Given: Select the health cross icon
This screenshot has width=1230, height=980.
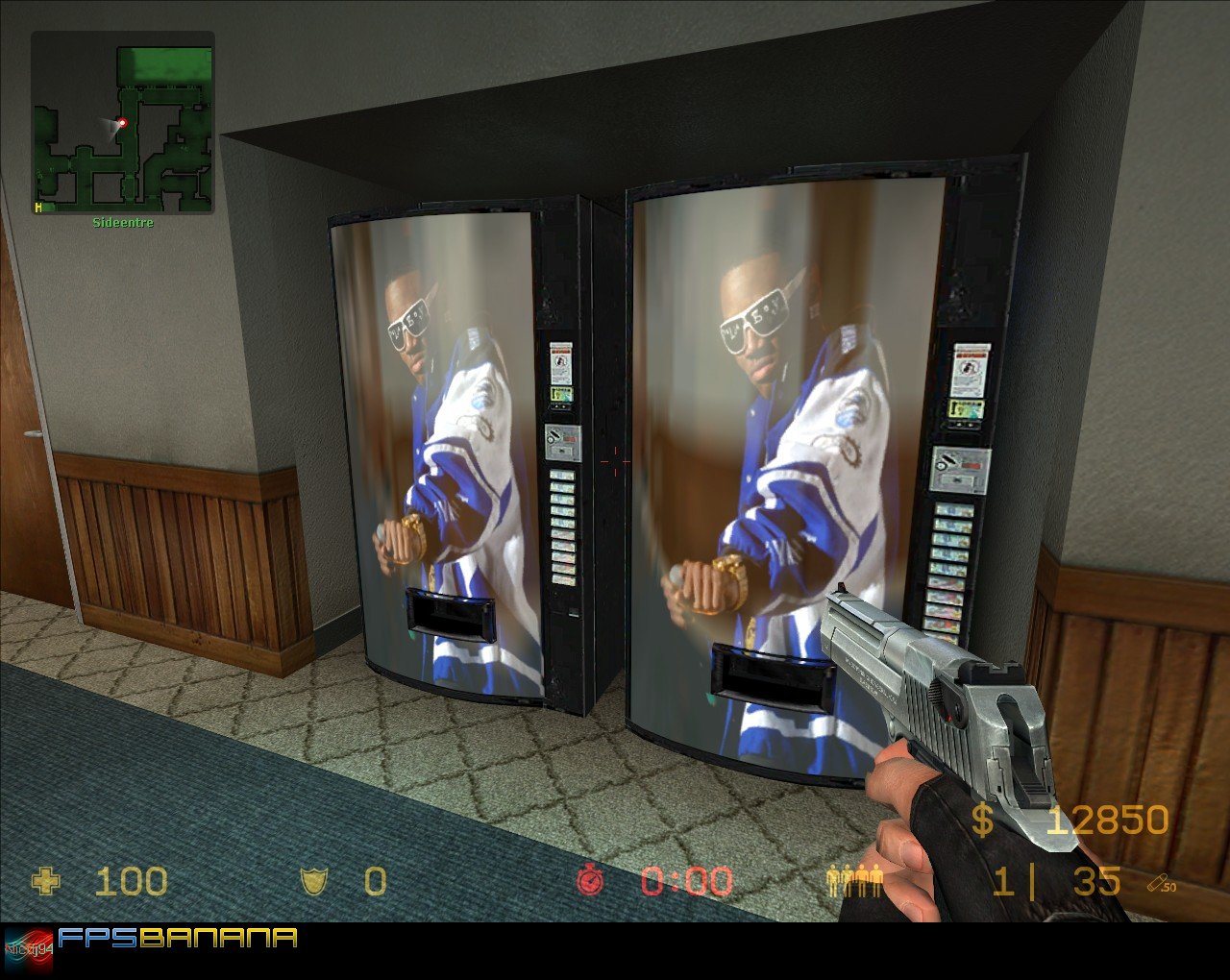Looking at the screenshot, I should (45, 881).
